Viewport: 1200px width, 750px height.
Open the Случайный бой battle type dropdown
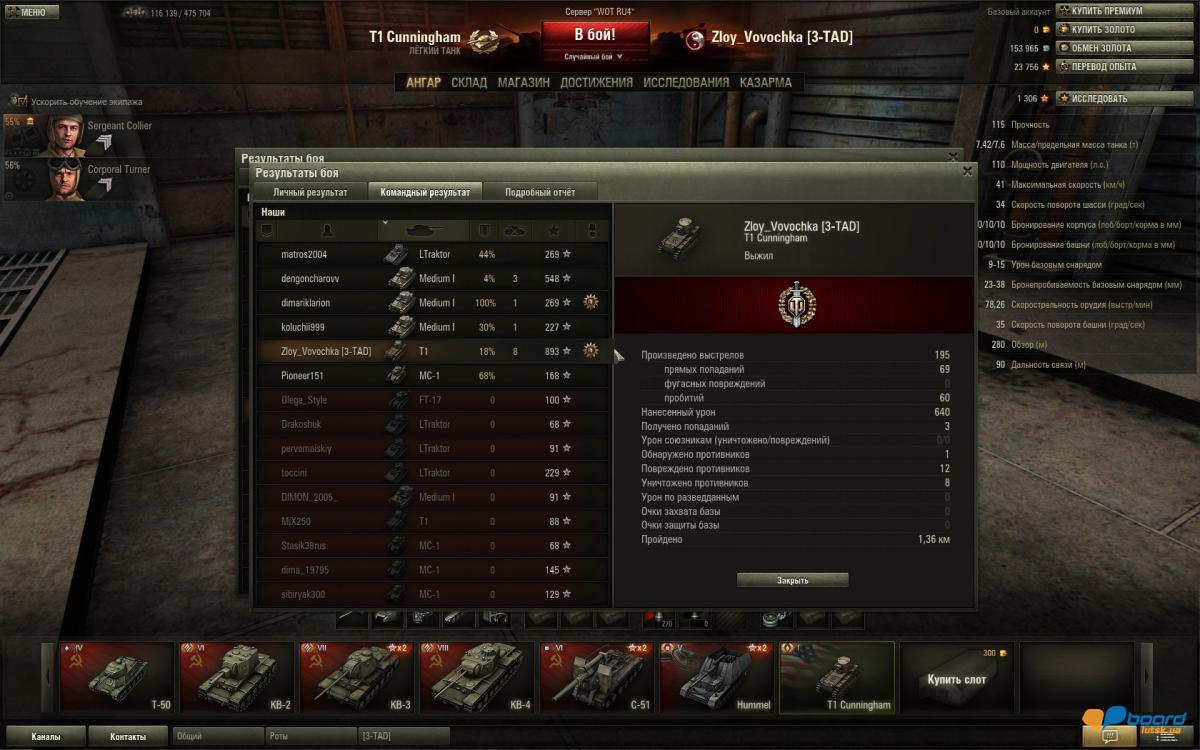tap(595, 57)
